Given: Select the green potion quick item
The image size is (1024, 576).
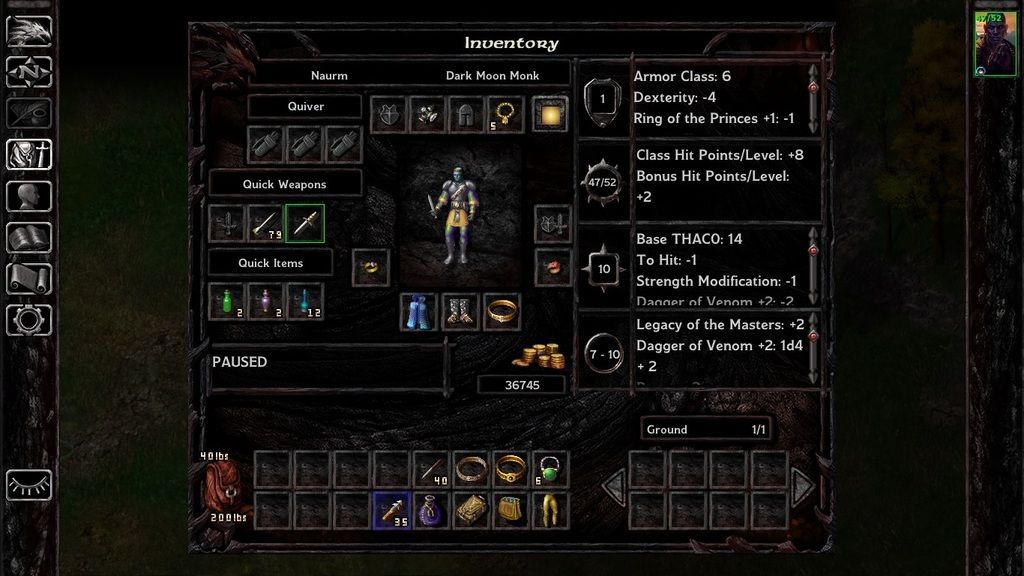Looking at the screenshot, I should (x=227, y=301).
